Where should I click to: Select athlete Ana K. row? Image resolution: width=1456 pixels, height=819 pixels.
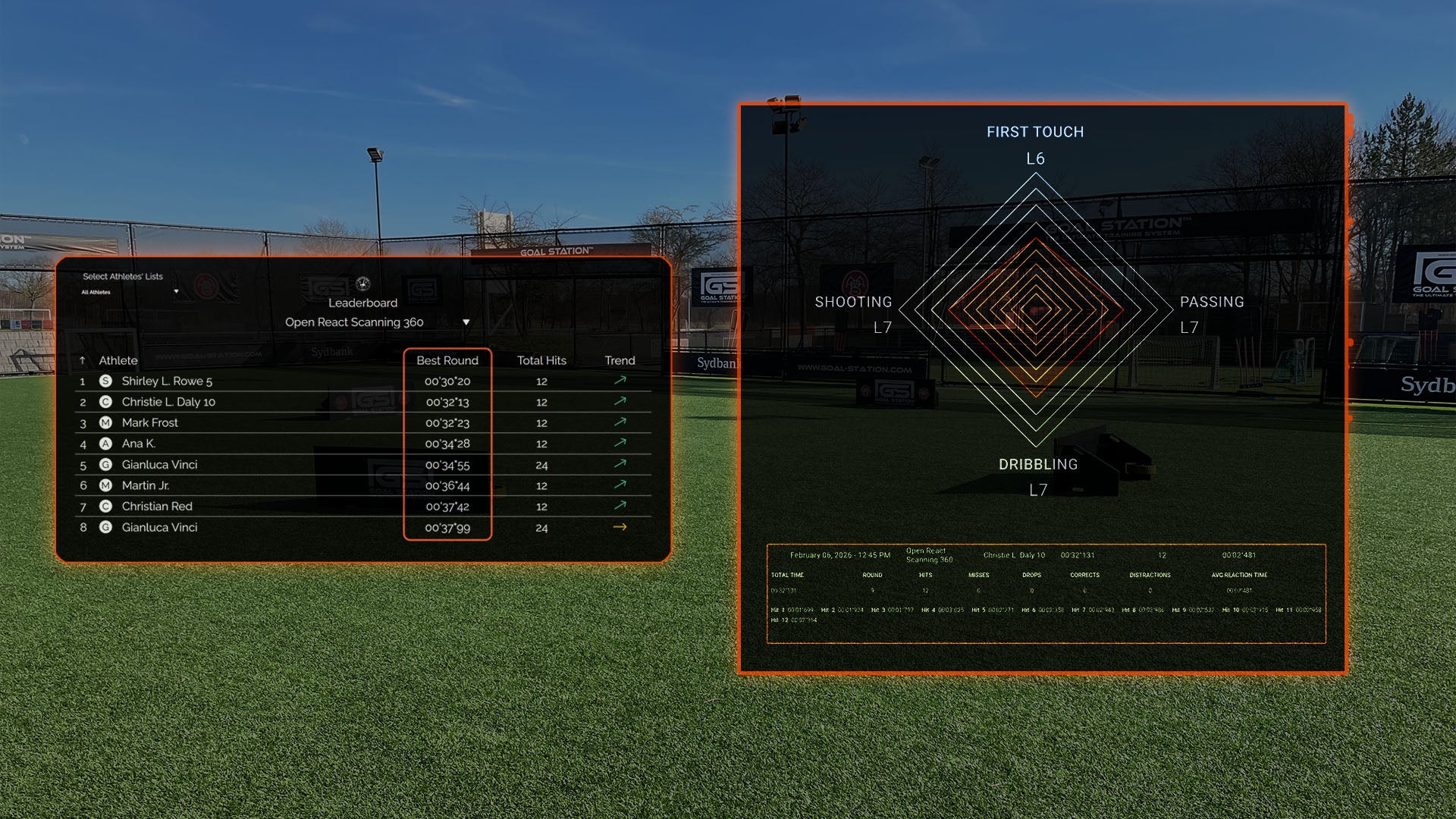click(139, 444)
